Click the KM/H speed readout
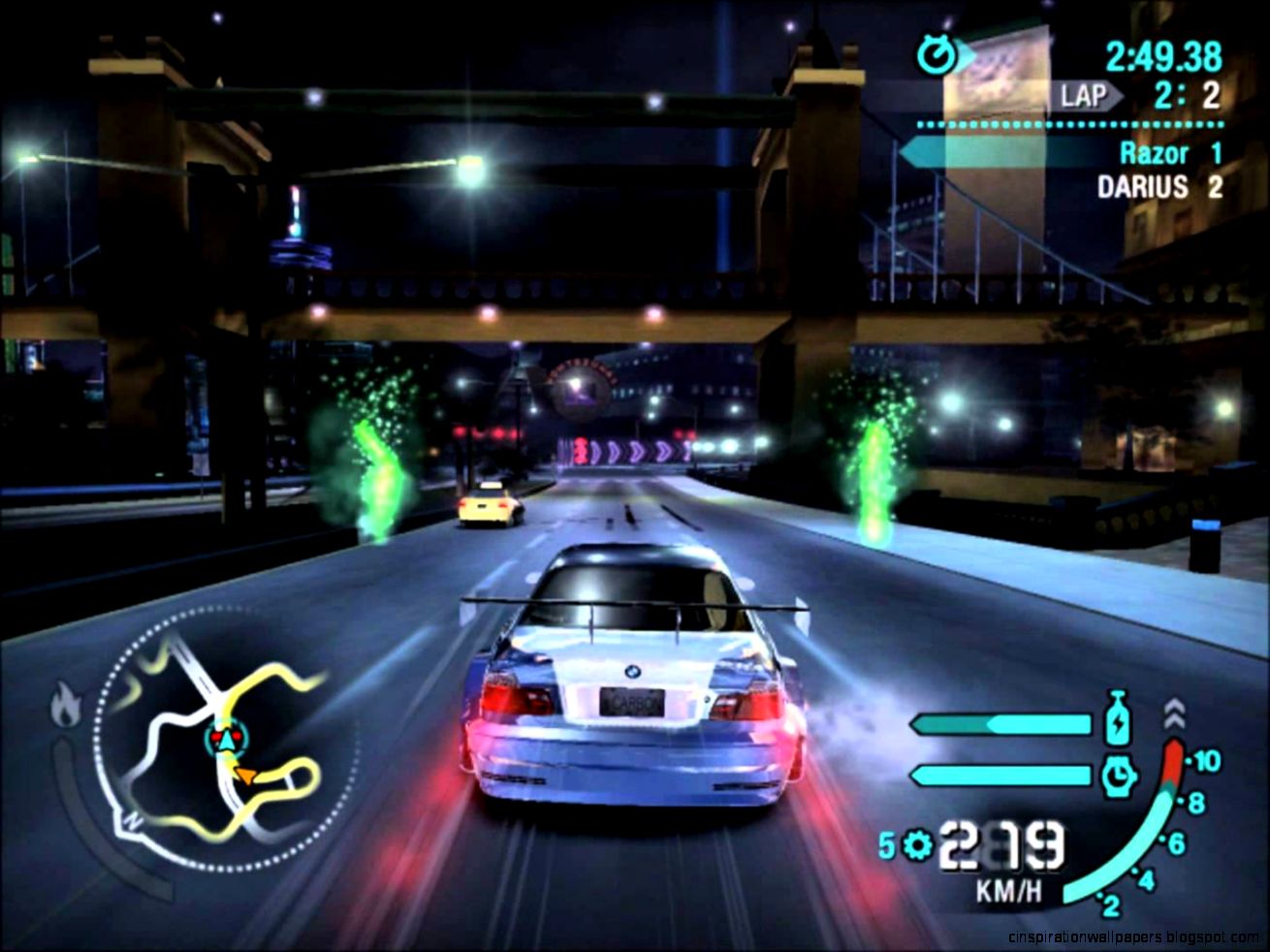This screenshot has height=952, width=1270. [x=1008, y=888]
